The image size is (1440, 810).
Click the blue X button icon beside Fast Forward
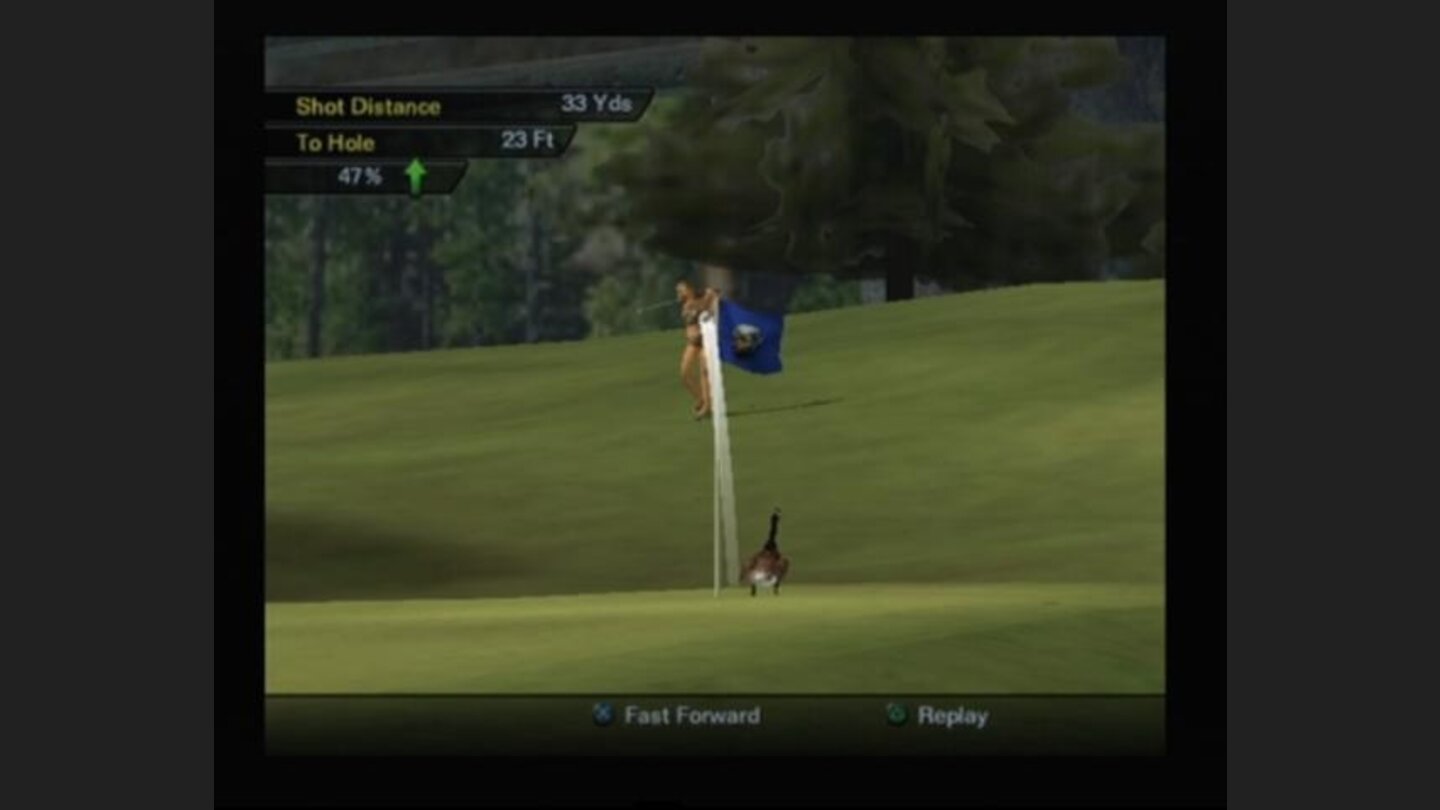click(x=603, y=715)
